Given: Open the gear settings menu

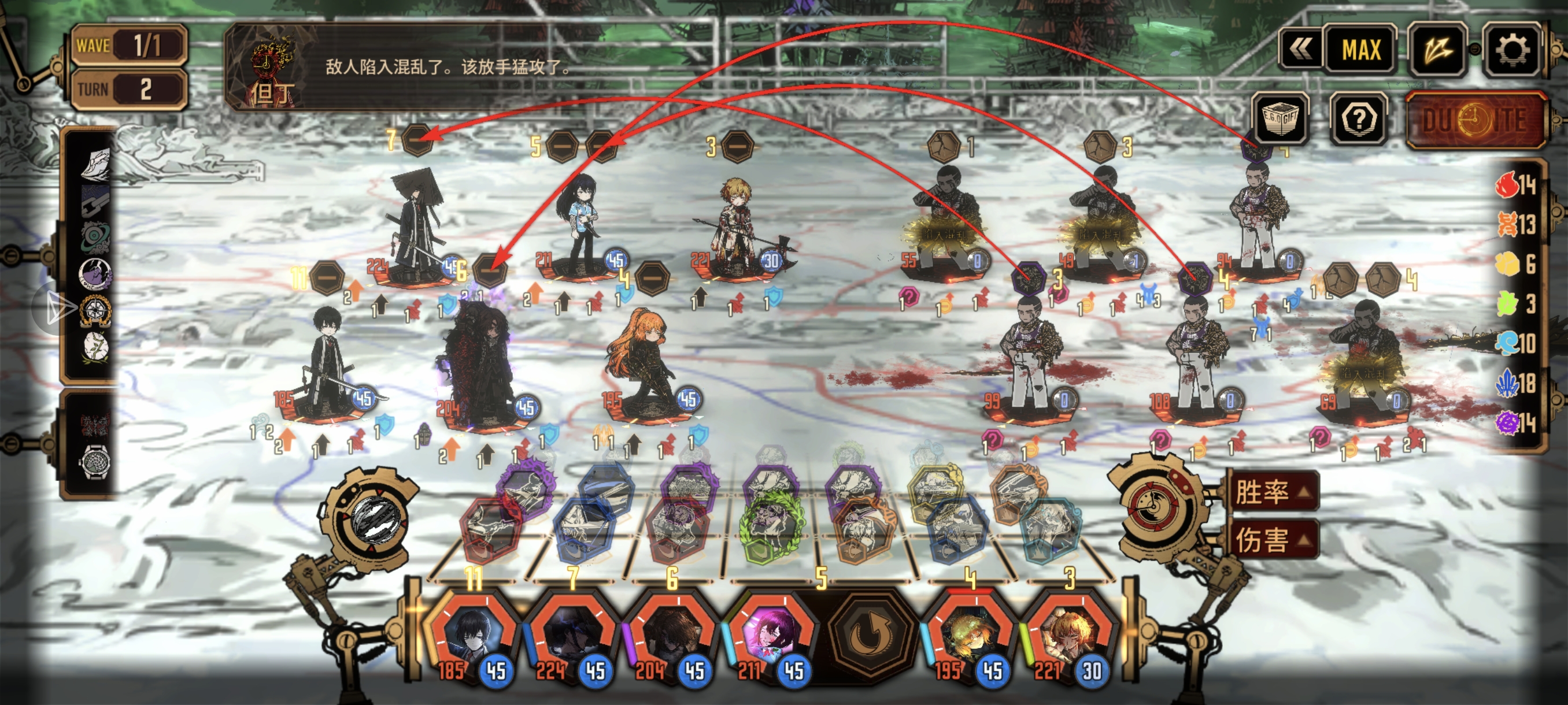Looking at the screenshot, I should 1510,50.
